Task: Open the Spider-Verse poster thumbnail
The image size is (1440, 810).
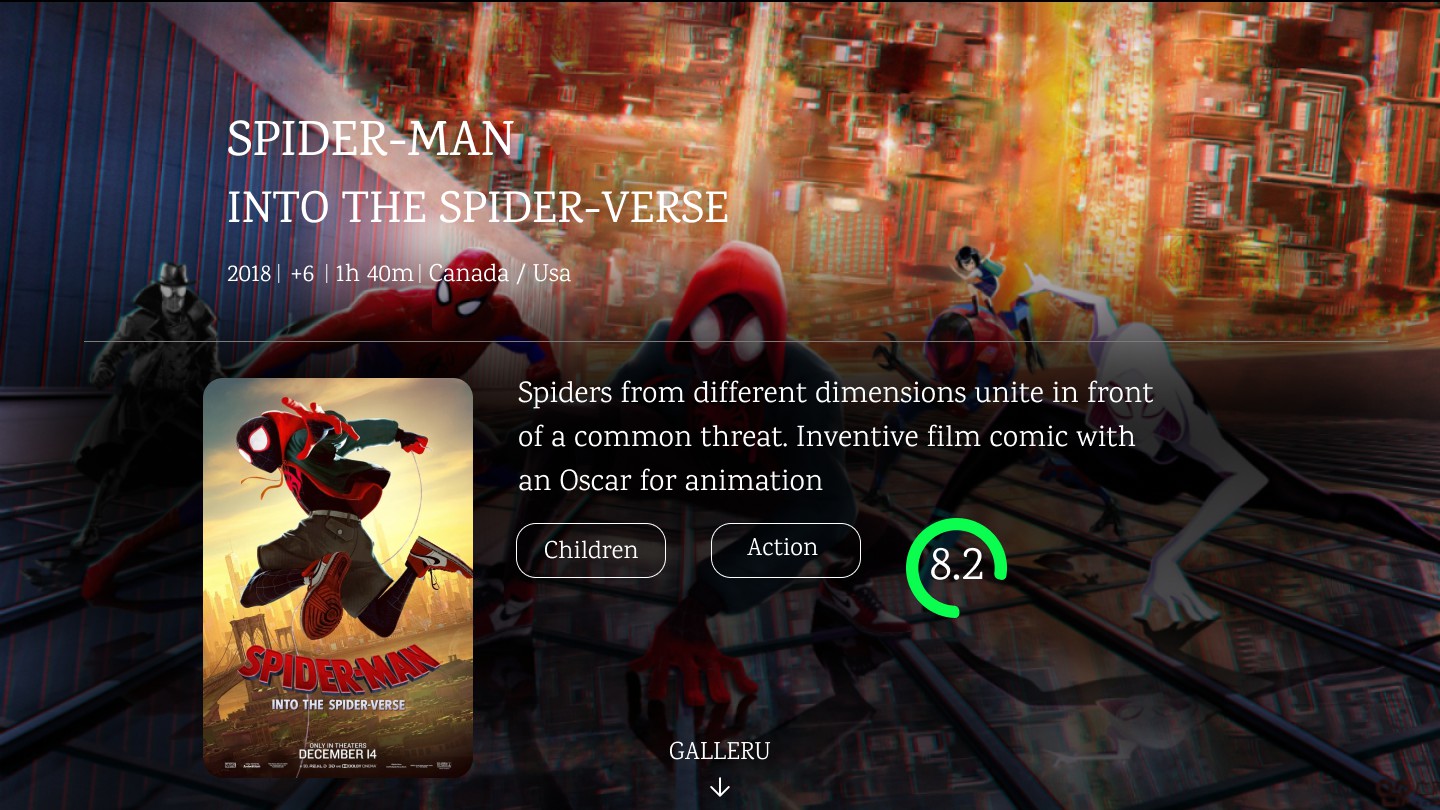Action: 338,577
